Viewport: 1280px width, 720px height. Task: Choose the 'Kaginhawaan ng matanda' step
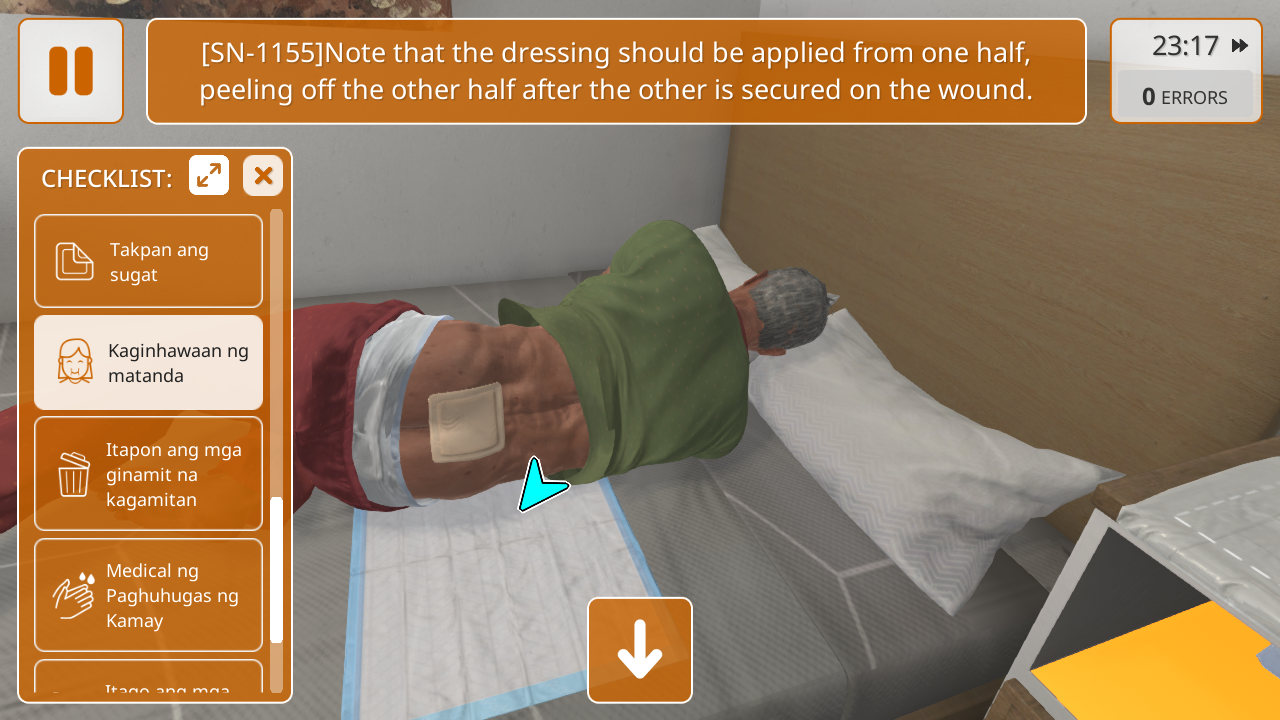pos(148,362)
